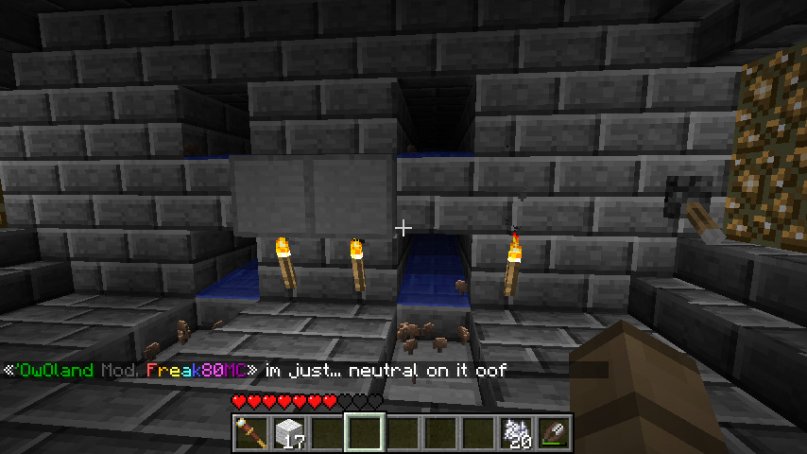
Task: Click the highlighted empty hotbar slot
Action: coord(364,432)
